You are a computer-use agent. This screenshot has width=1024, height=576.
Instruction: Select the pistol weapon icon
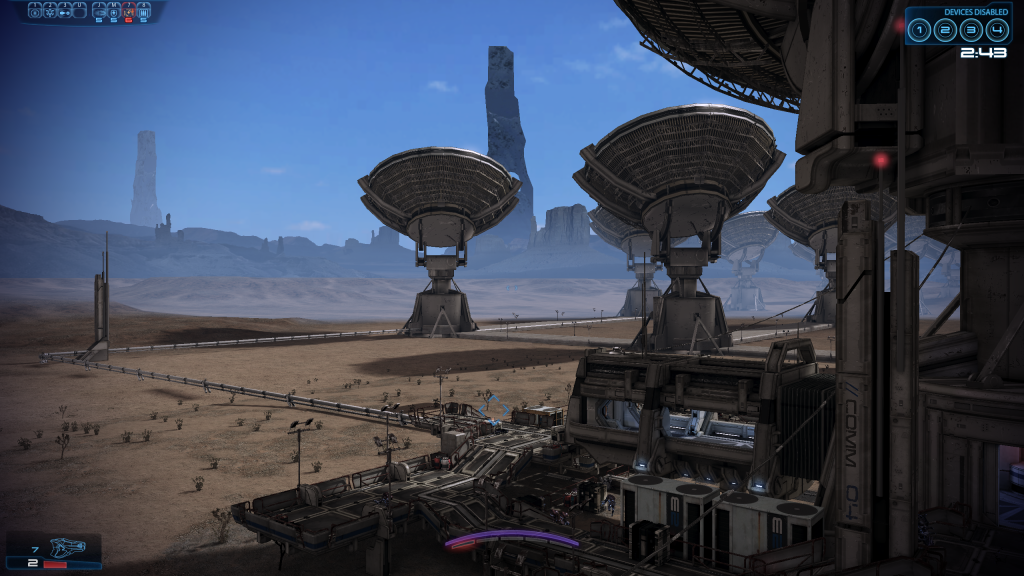[68, 548]
